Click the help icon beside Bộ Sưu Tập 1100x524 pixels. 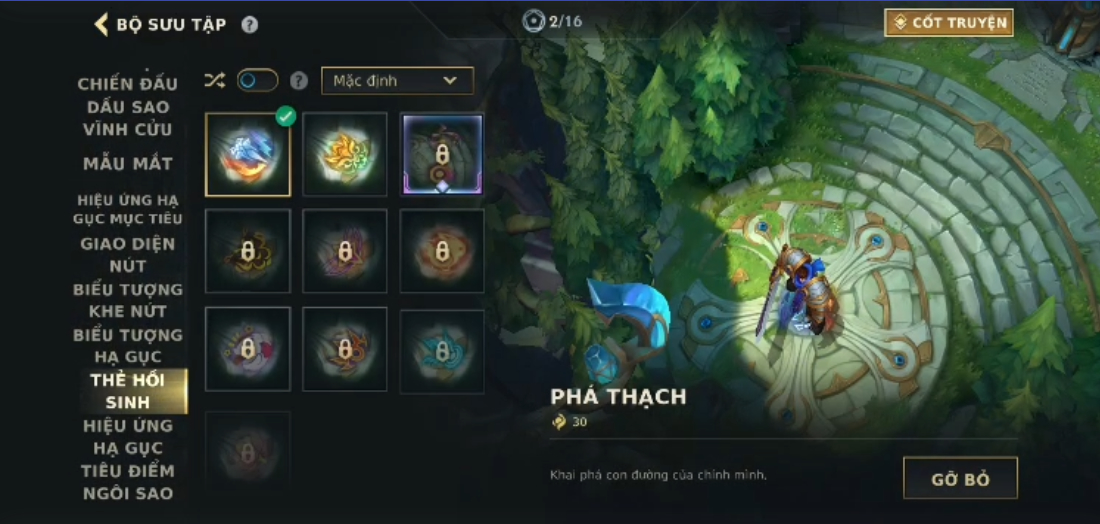click(249, 25)
